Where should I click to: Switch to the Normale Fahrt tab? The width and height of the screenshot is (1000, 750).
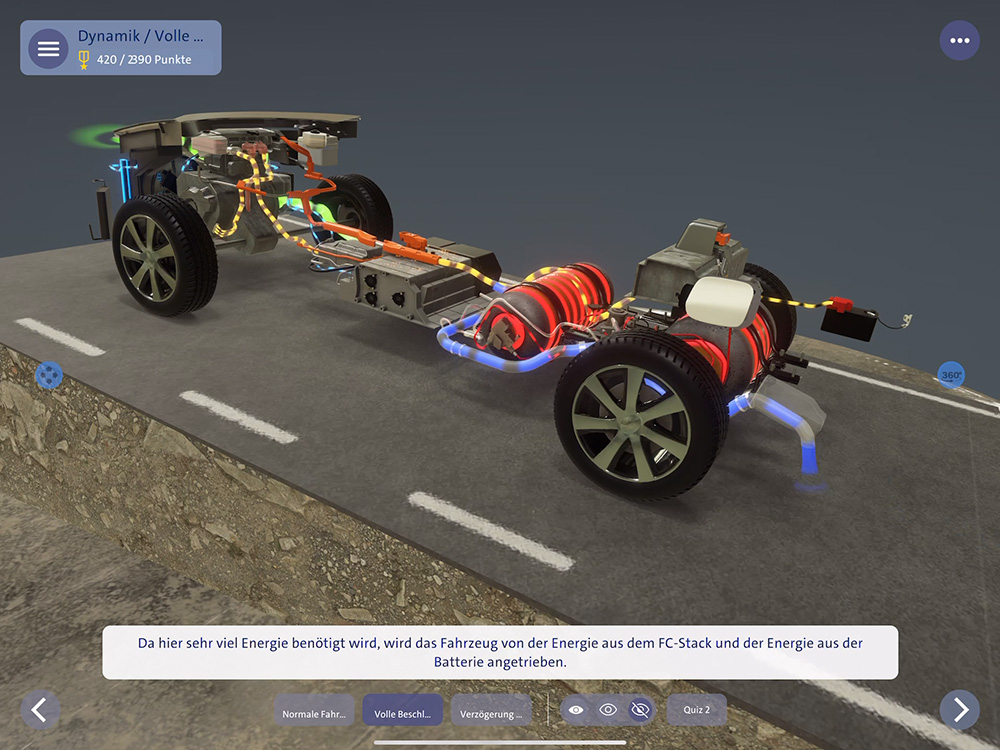coord(314,711)
